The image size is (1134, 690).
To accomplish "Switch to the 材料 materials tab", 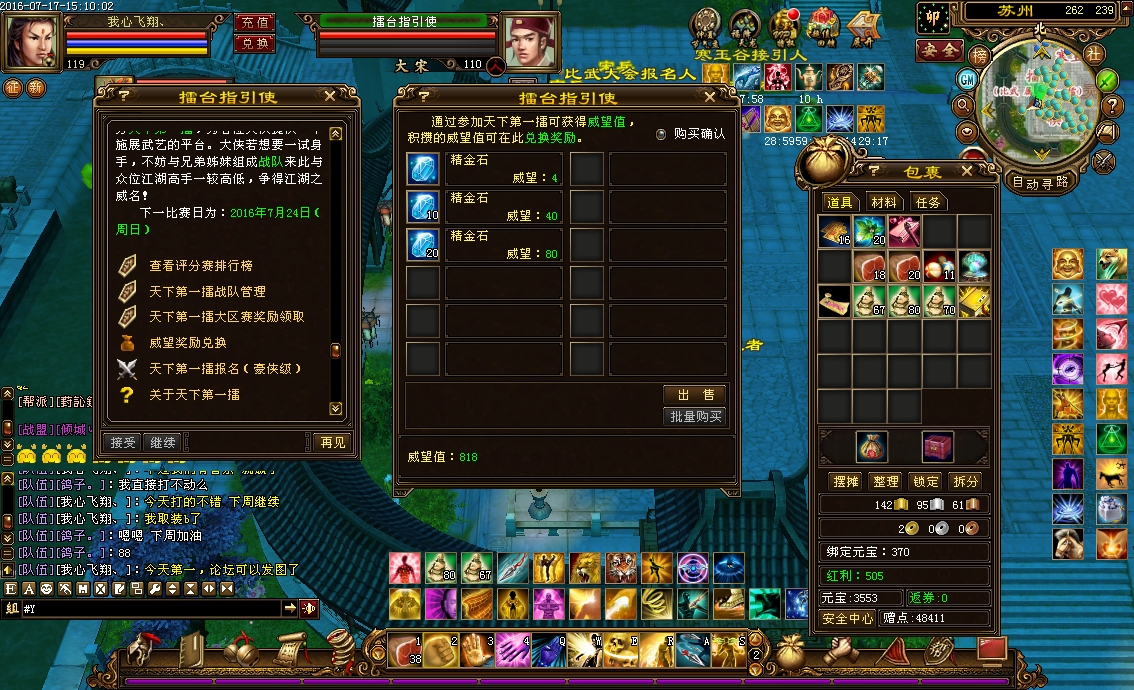I will click(x=883, y=202).
